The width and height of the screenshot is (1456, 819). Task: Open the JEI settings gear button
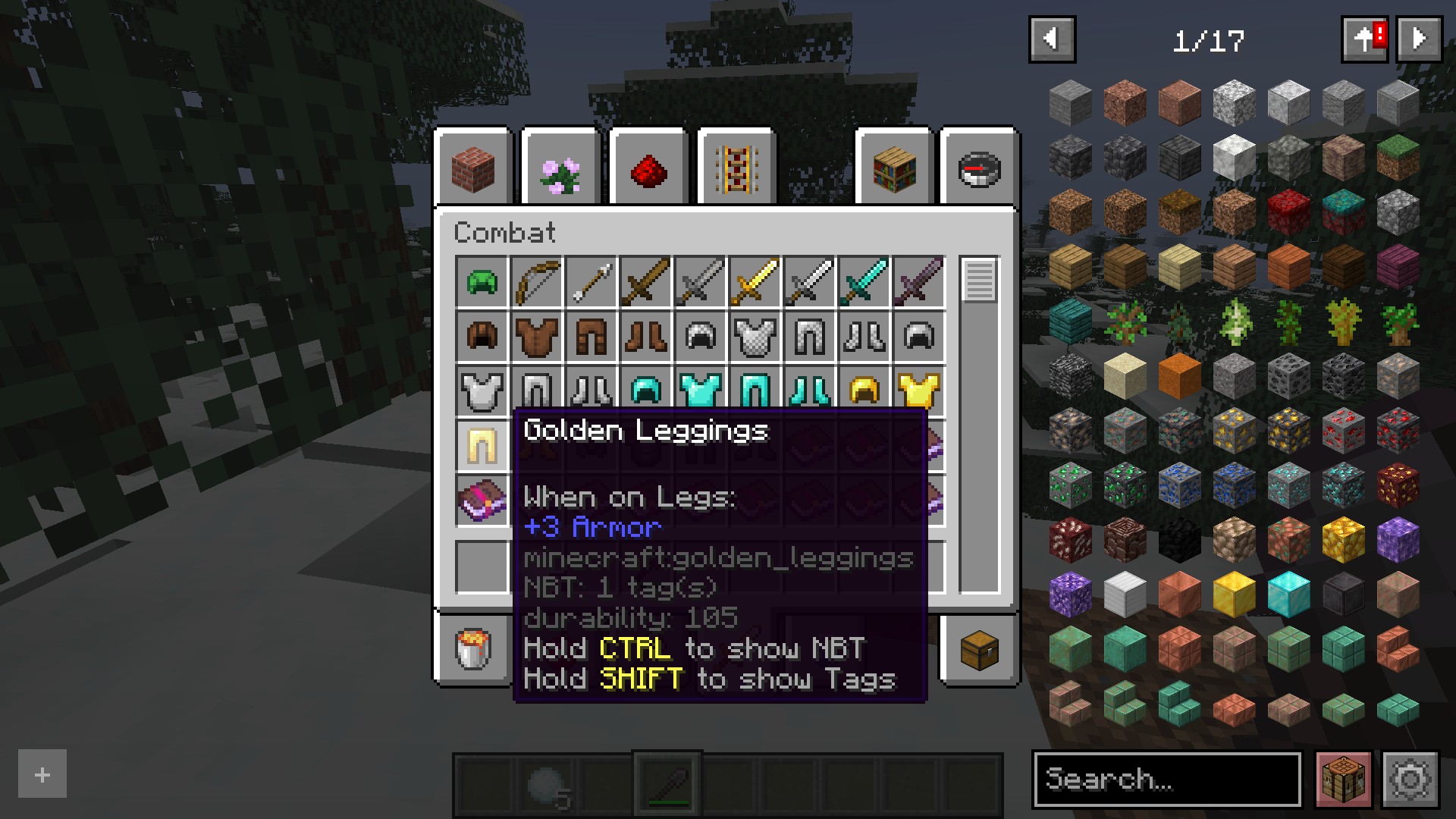pos(1410,779)
